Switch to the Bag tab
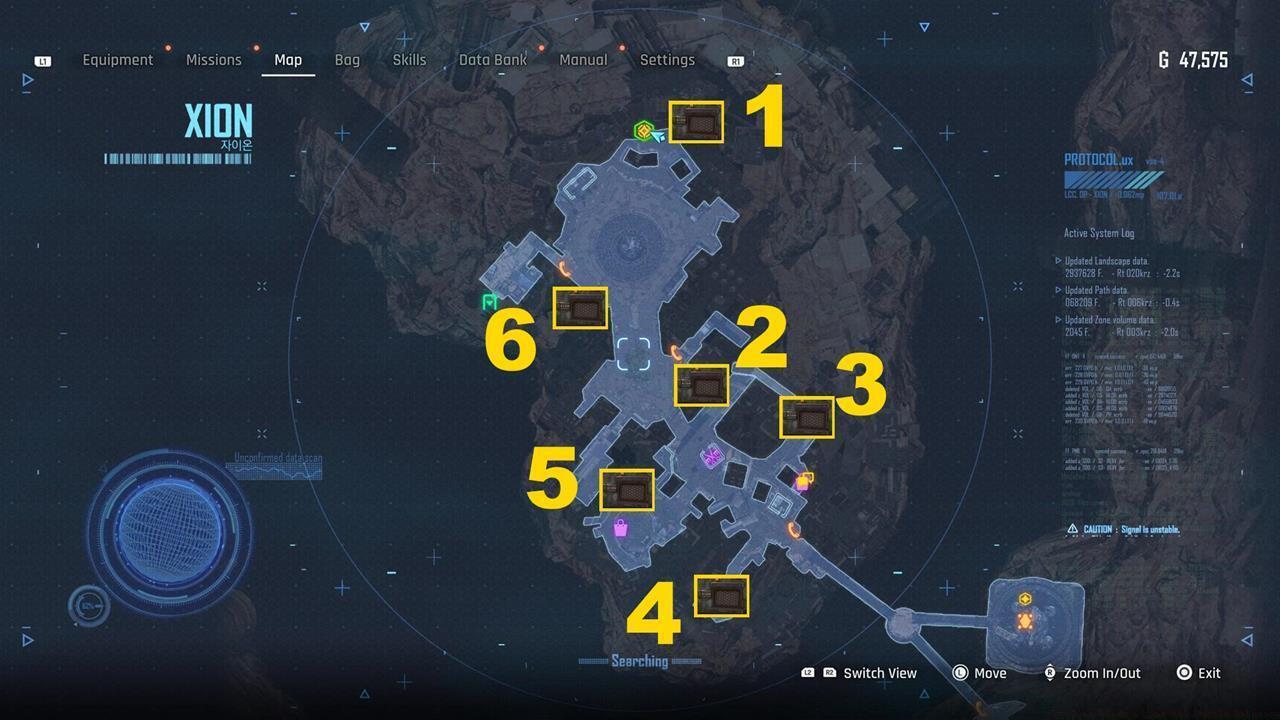1280x720 pixels. pyautogui.click(x=347, y=60)
